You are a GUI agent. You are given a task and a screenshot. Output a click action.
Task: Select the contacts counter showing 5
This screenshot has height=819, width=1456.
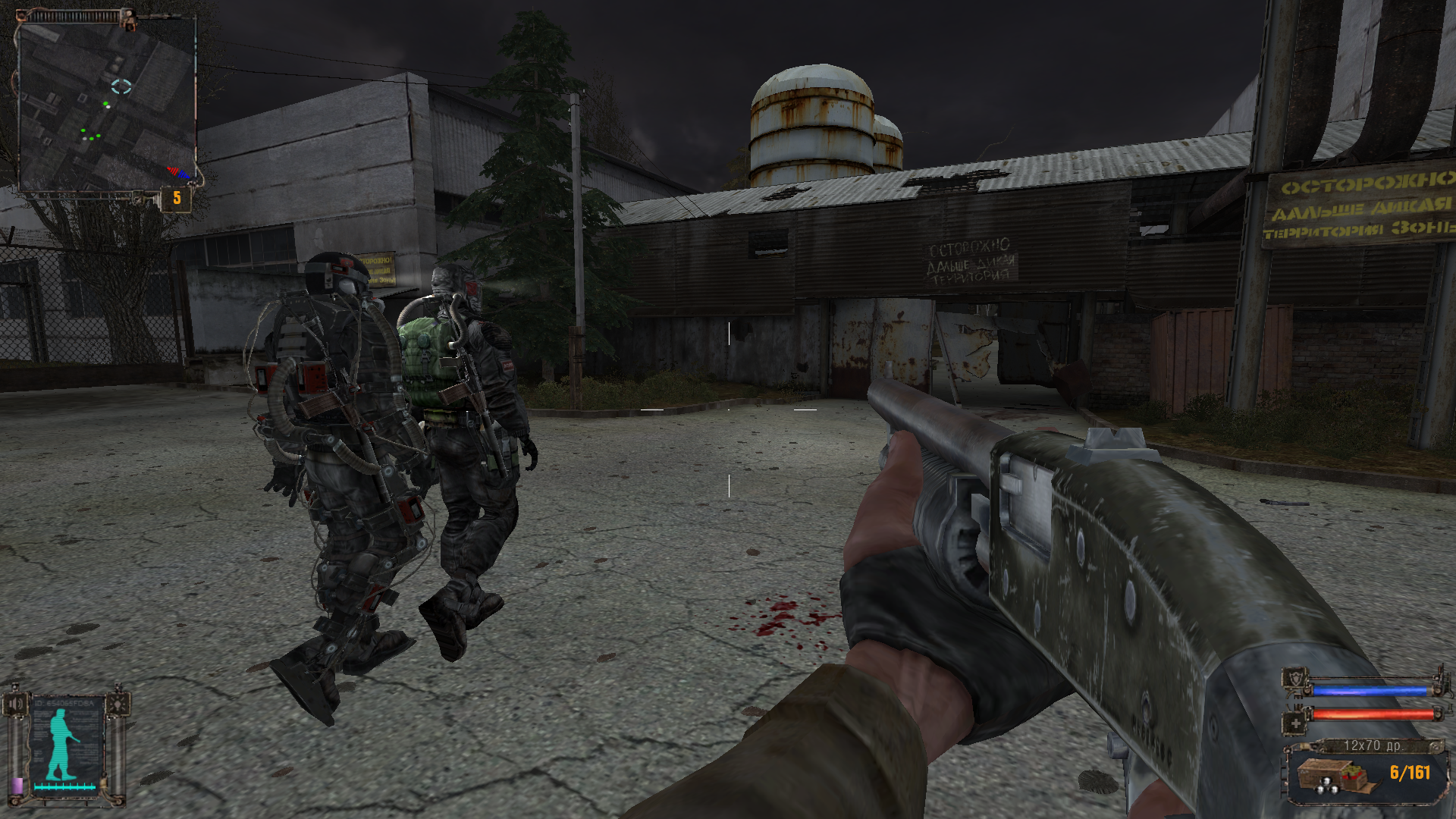coord(177,199)
